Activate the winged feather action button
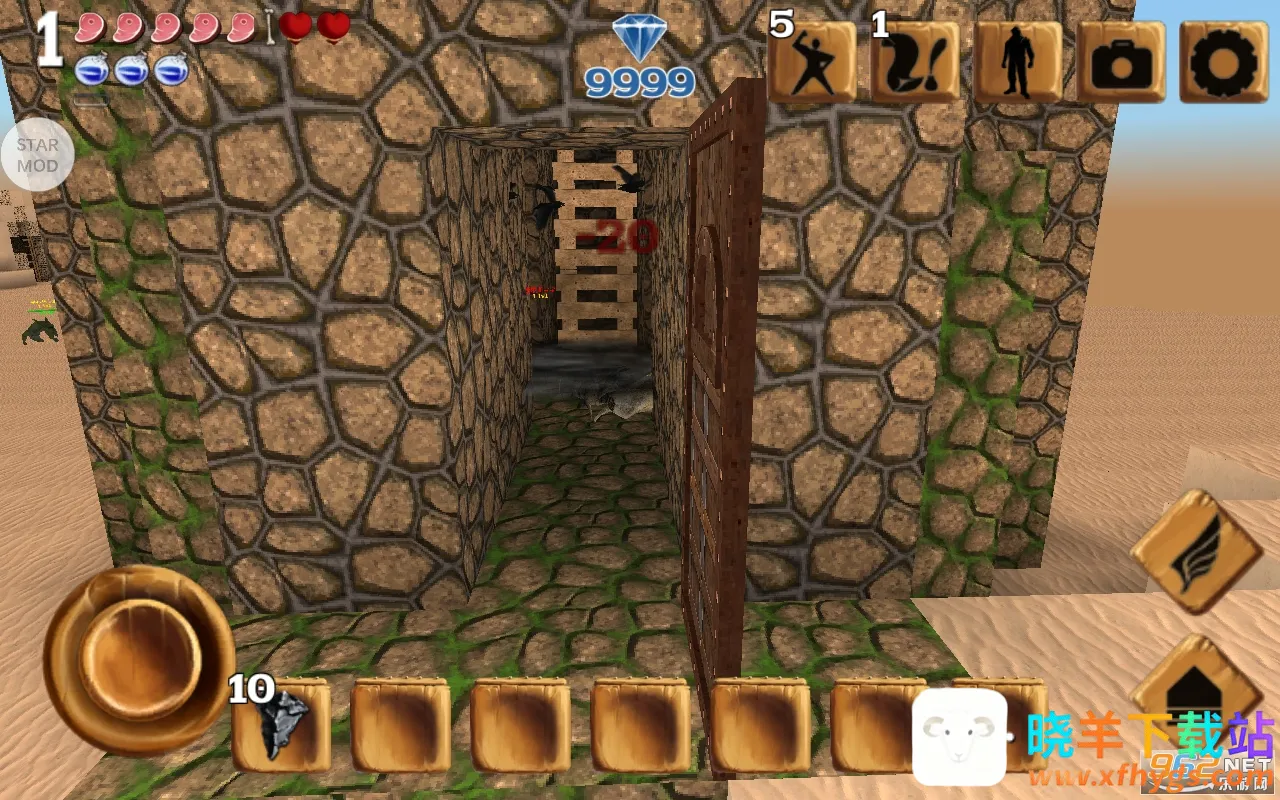The width and height of the screenshot is (1280, 800). click(x=1196, y=550)
